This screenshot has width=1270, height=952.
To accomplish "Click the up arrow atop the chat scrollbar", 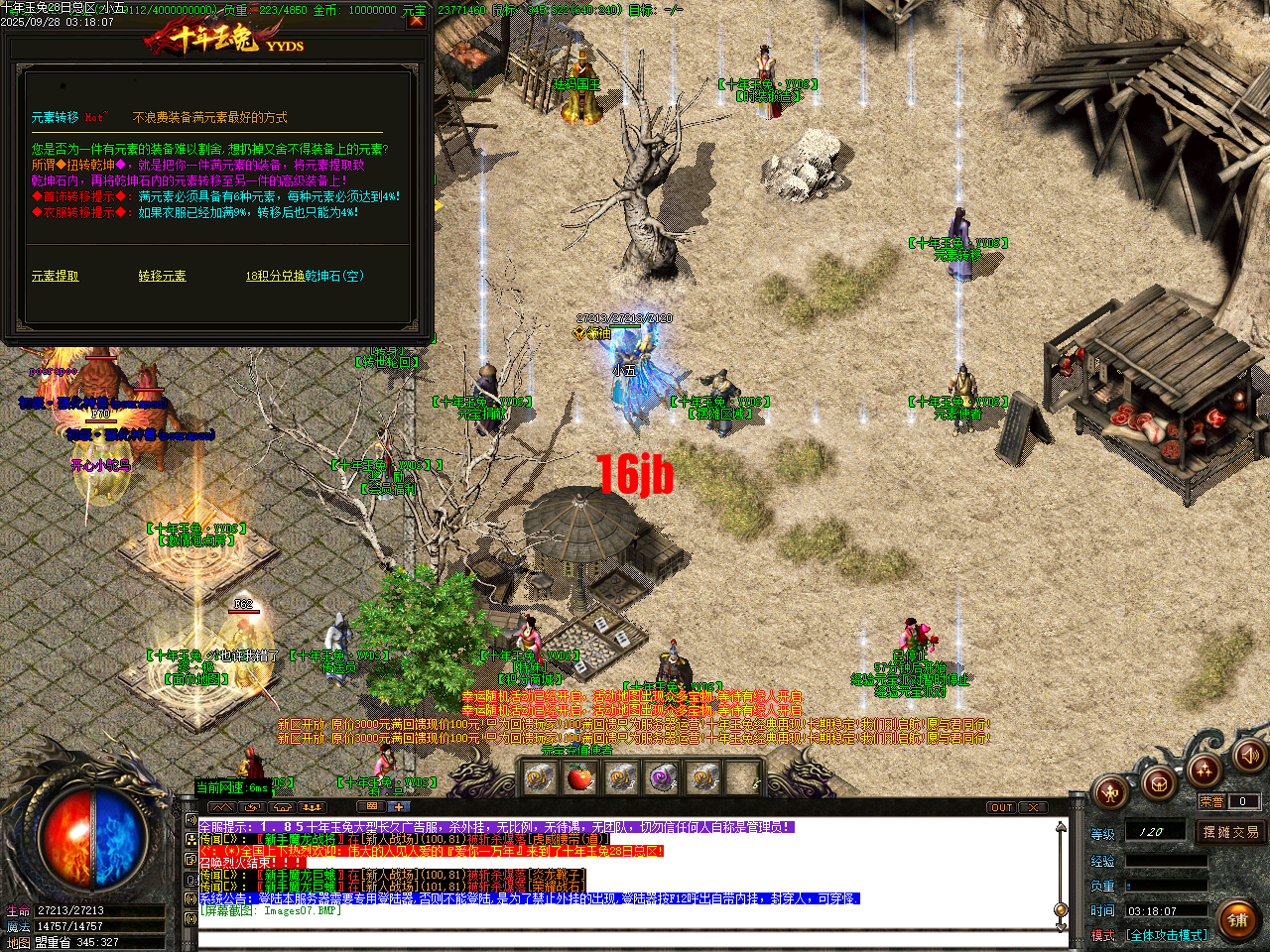I will [1061, 826].
